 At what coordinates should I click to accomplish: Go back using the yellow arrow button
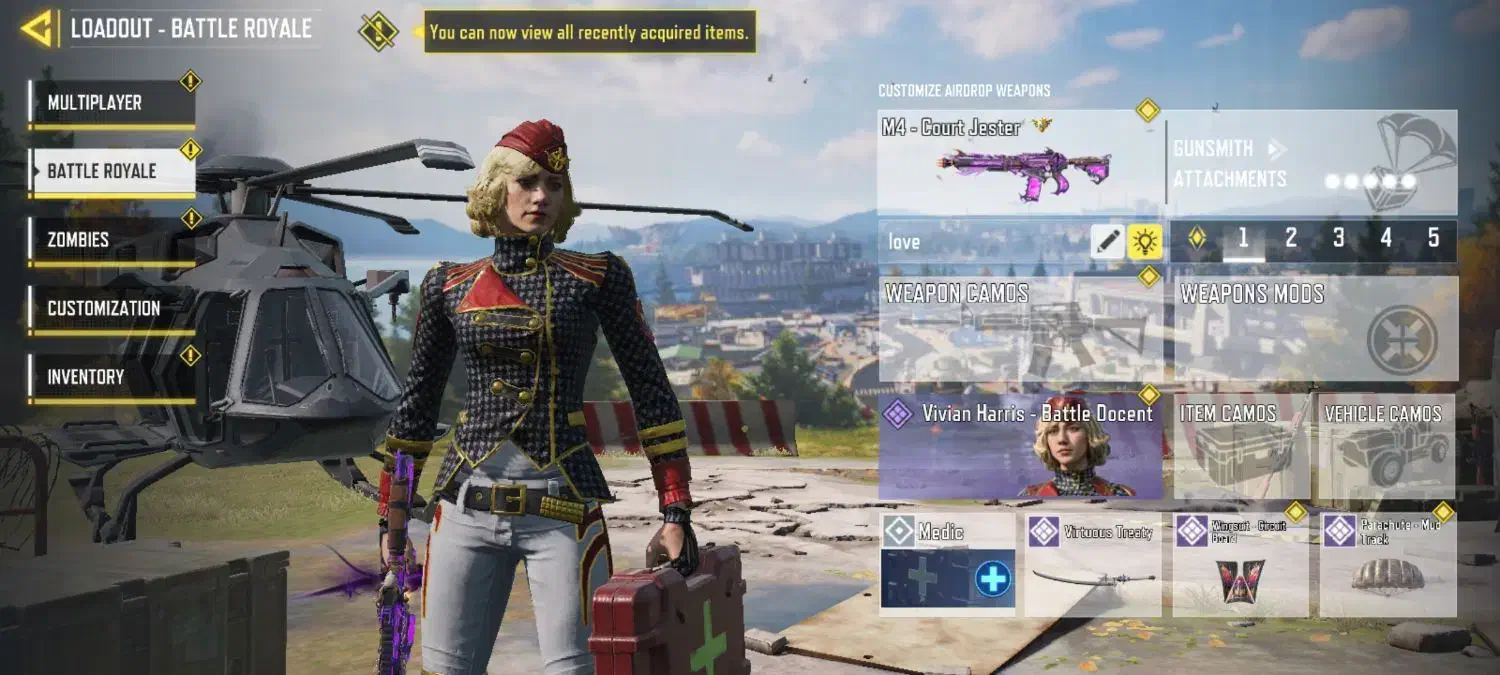(36, 28)
